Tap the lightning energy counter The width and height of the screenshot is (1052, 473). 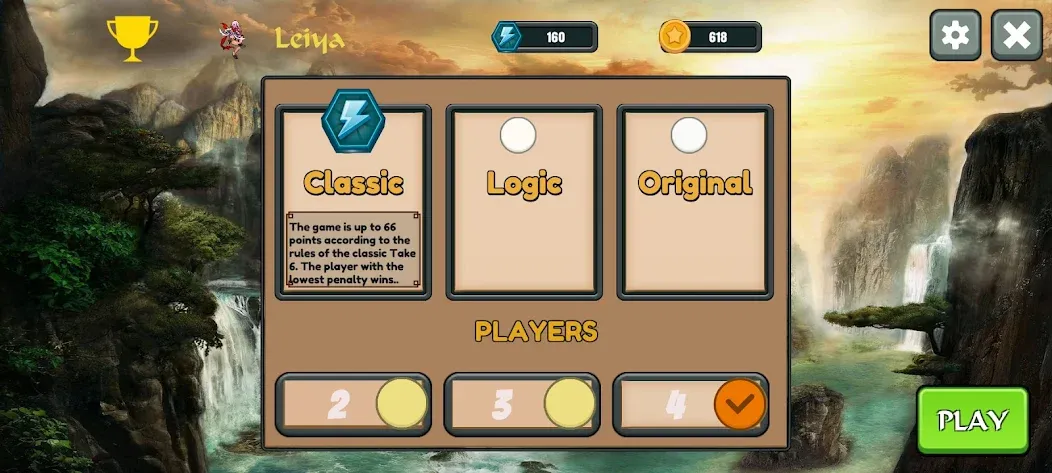545,37
